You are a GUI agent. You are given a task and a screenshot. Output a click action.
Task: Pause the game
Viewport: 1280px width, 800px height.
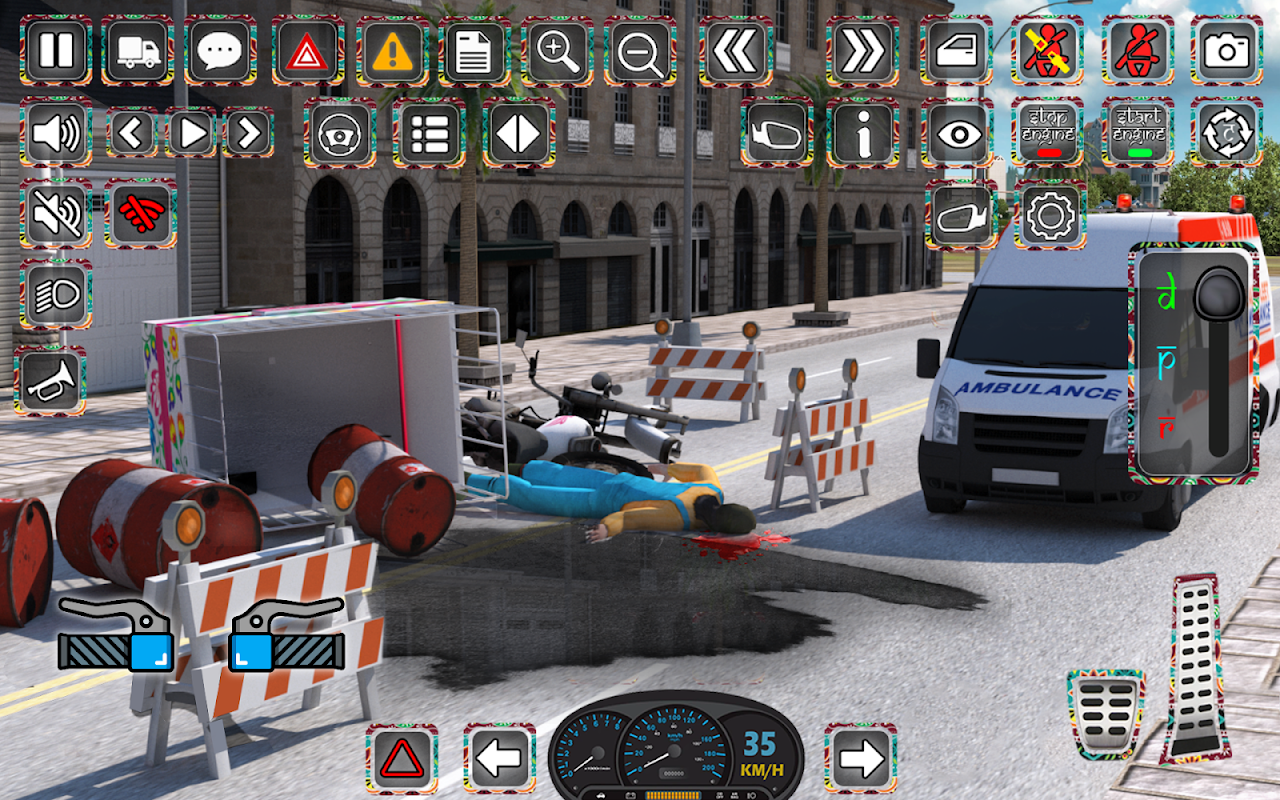[x=56, y=50]
